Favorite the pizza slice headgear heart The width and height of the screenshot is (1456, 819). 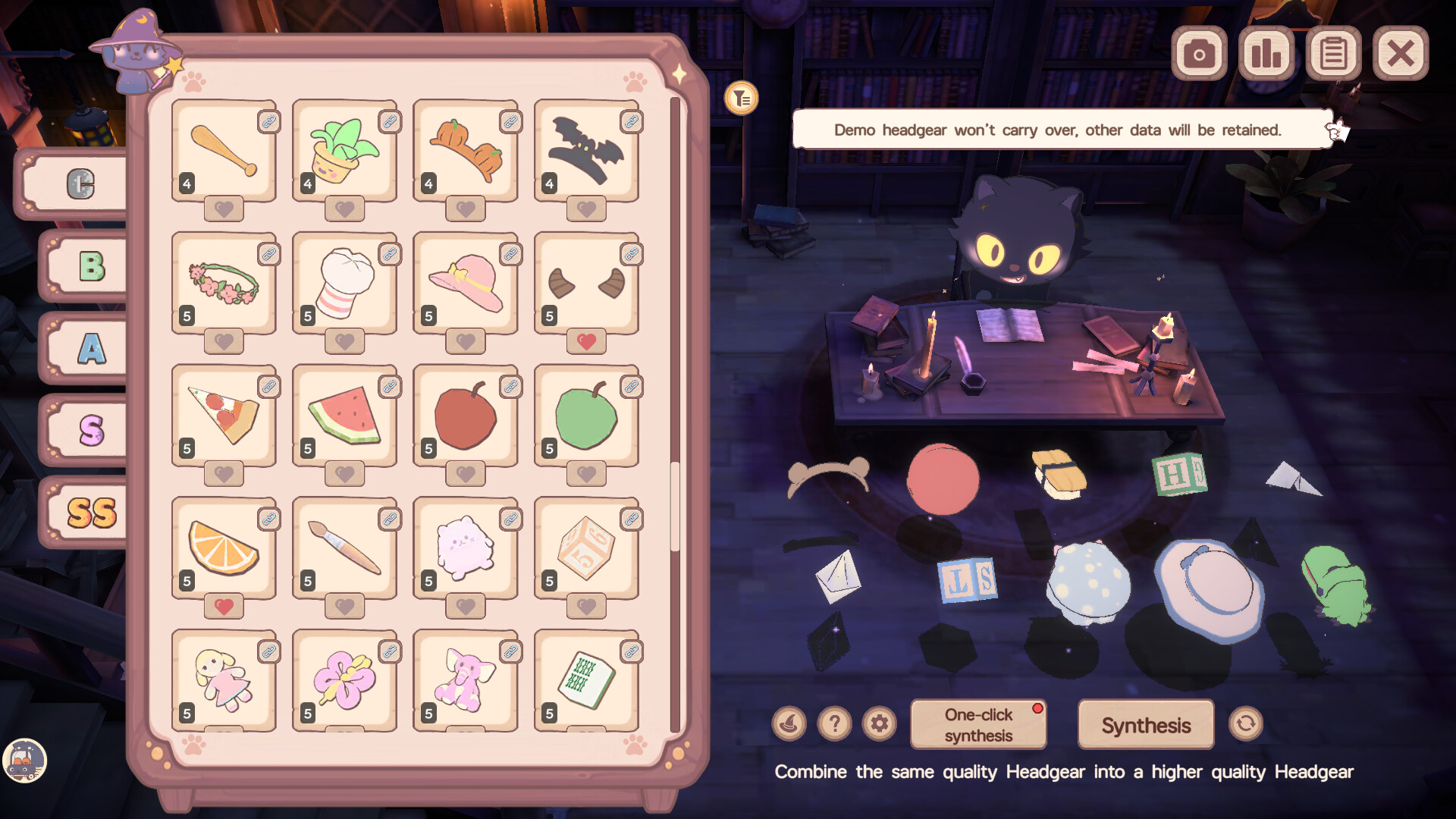tap(224, 474)
